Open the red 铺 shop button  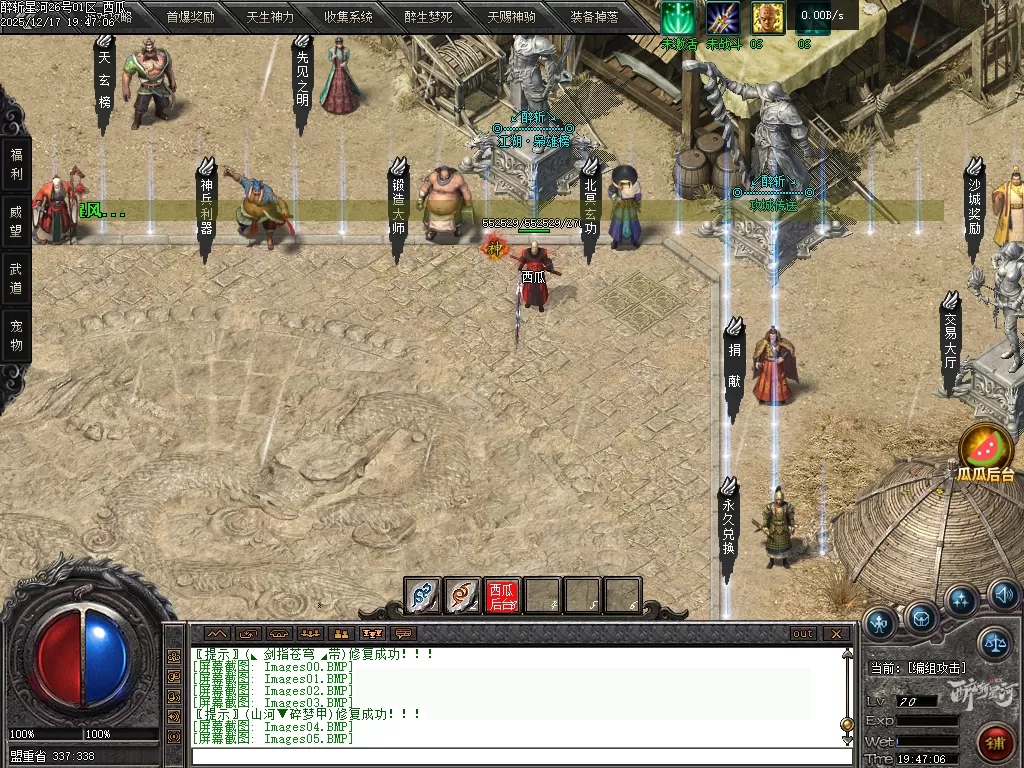[996, 743]
